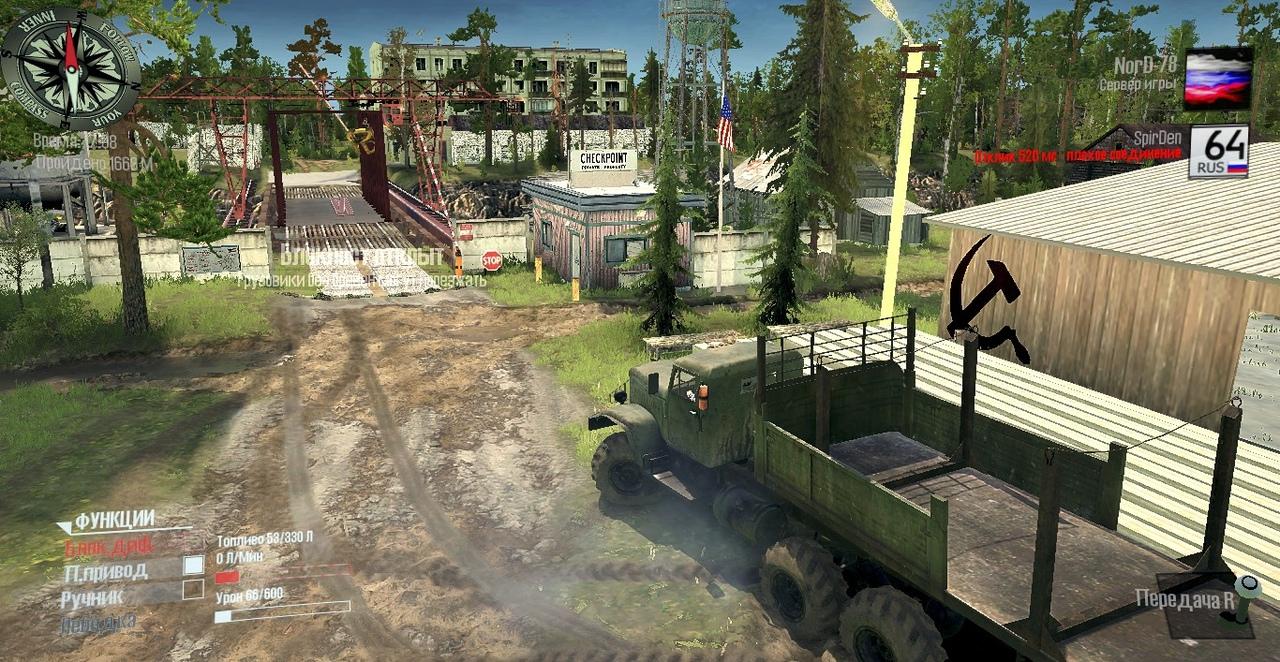The width and height of the screenshot is (1280, 662).
Task: Click NorD-78's Russian flag avatar
Action: [1218, 78]
